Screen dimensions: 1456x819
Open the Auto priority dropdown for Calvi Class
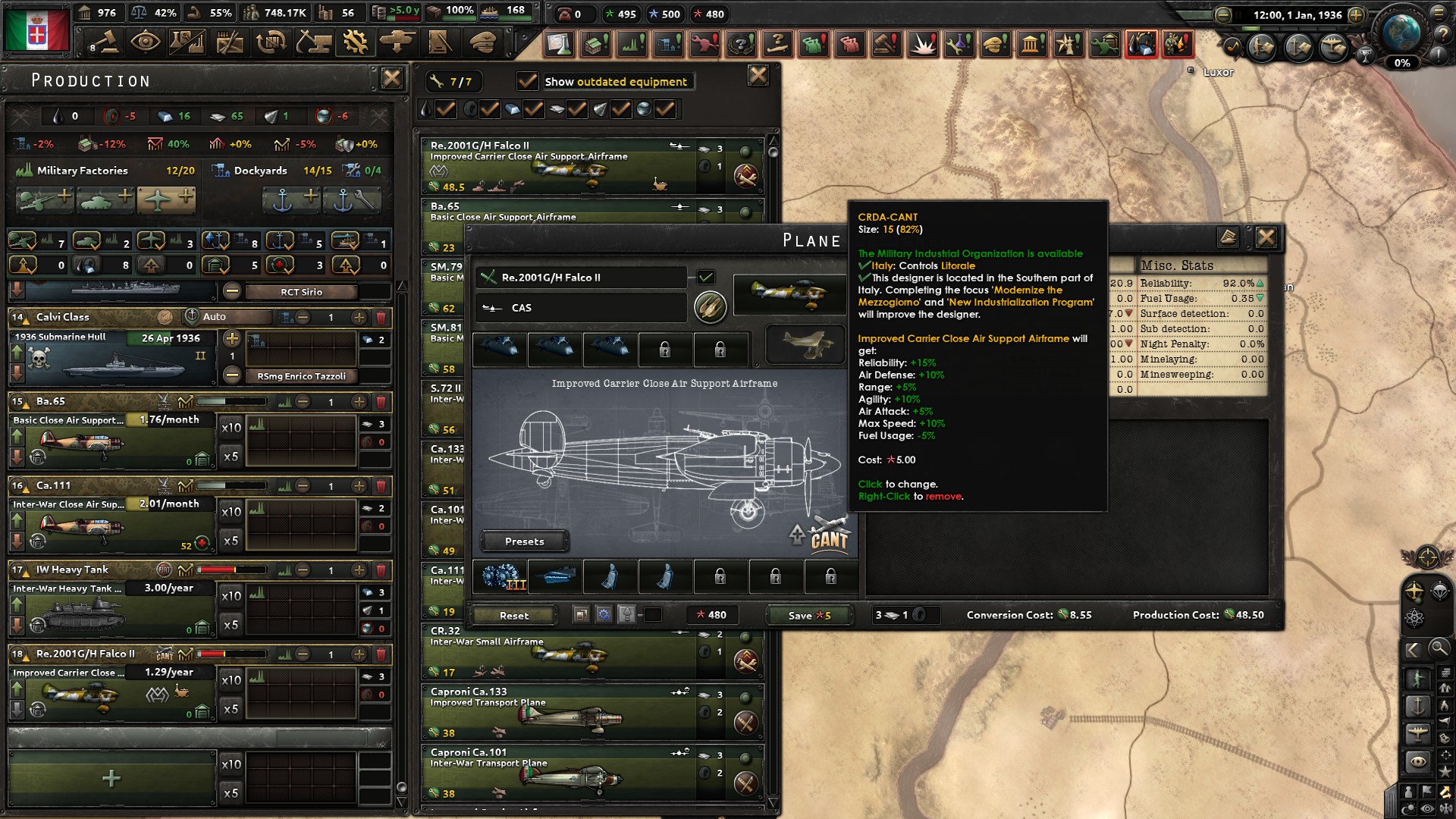tap(227, 317)
